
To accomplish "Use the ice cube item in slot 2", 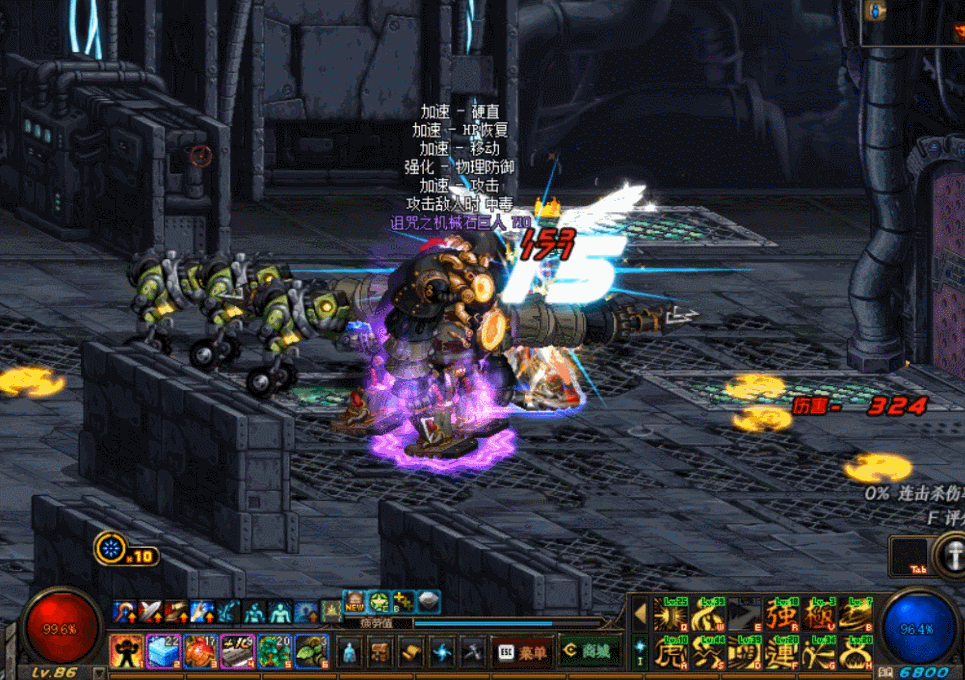I will (x=164, y=651).
